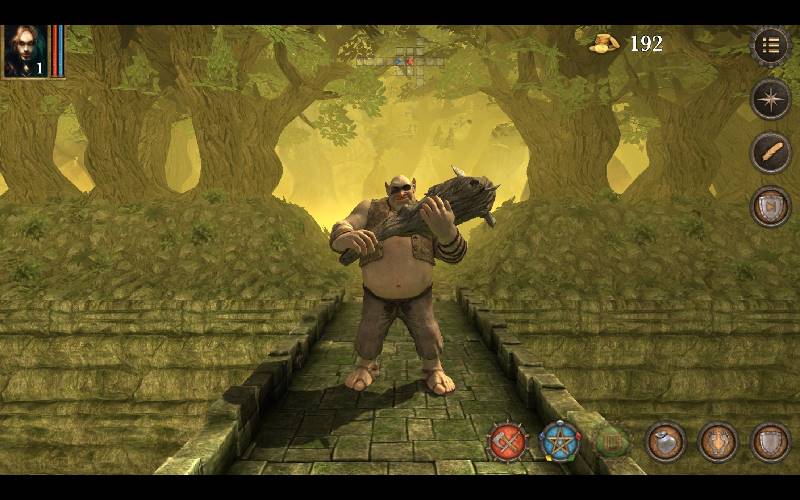800x500 pixels.
Task: Activate the red crossed-weapons attack button
Action: coord(508,441)
